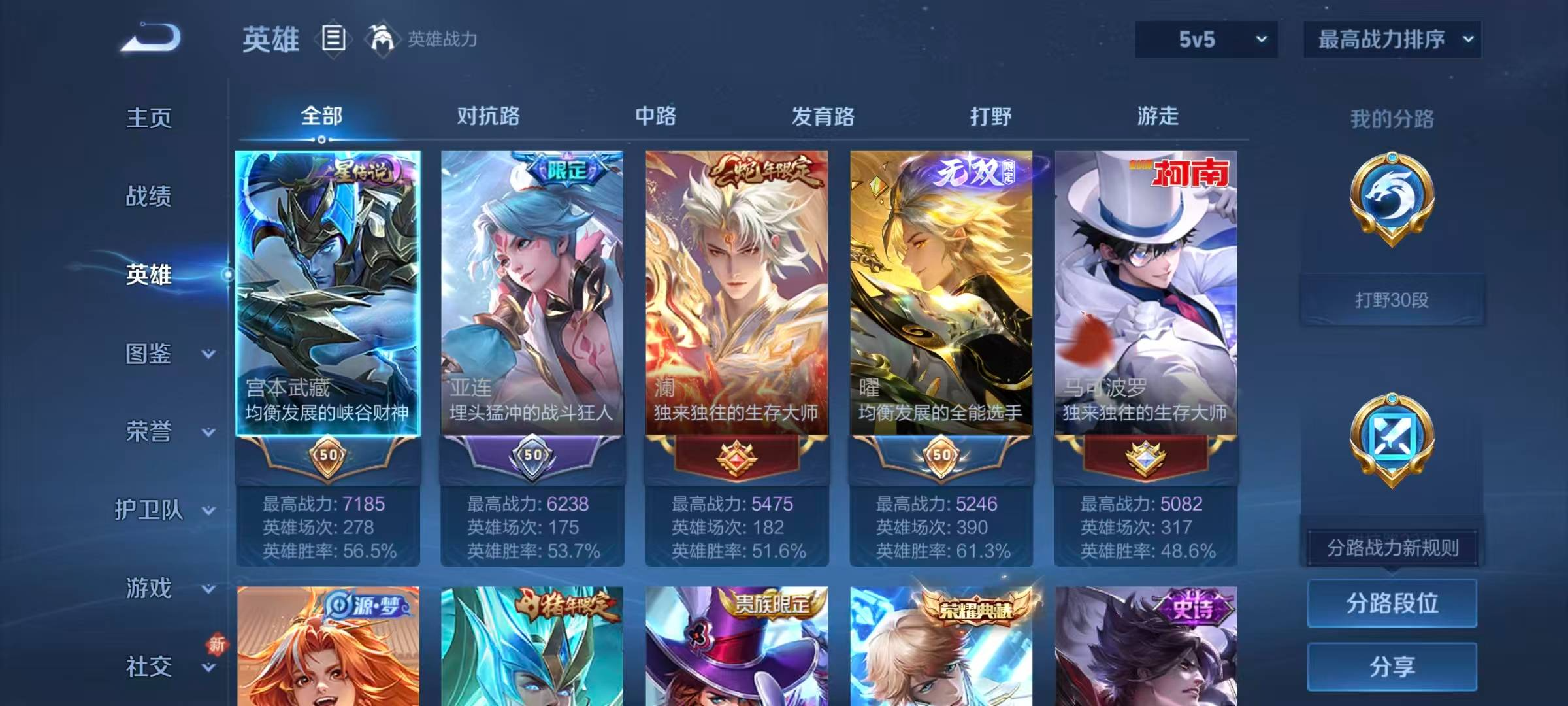Open the hero list detail icon beside 英雄 title
Image resolution: width=1568 pixels, height=706 pixels.
point(333,39)
